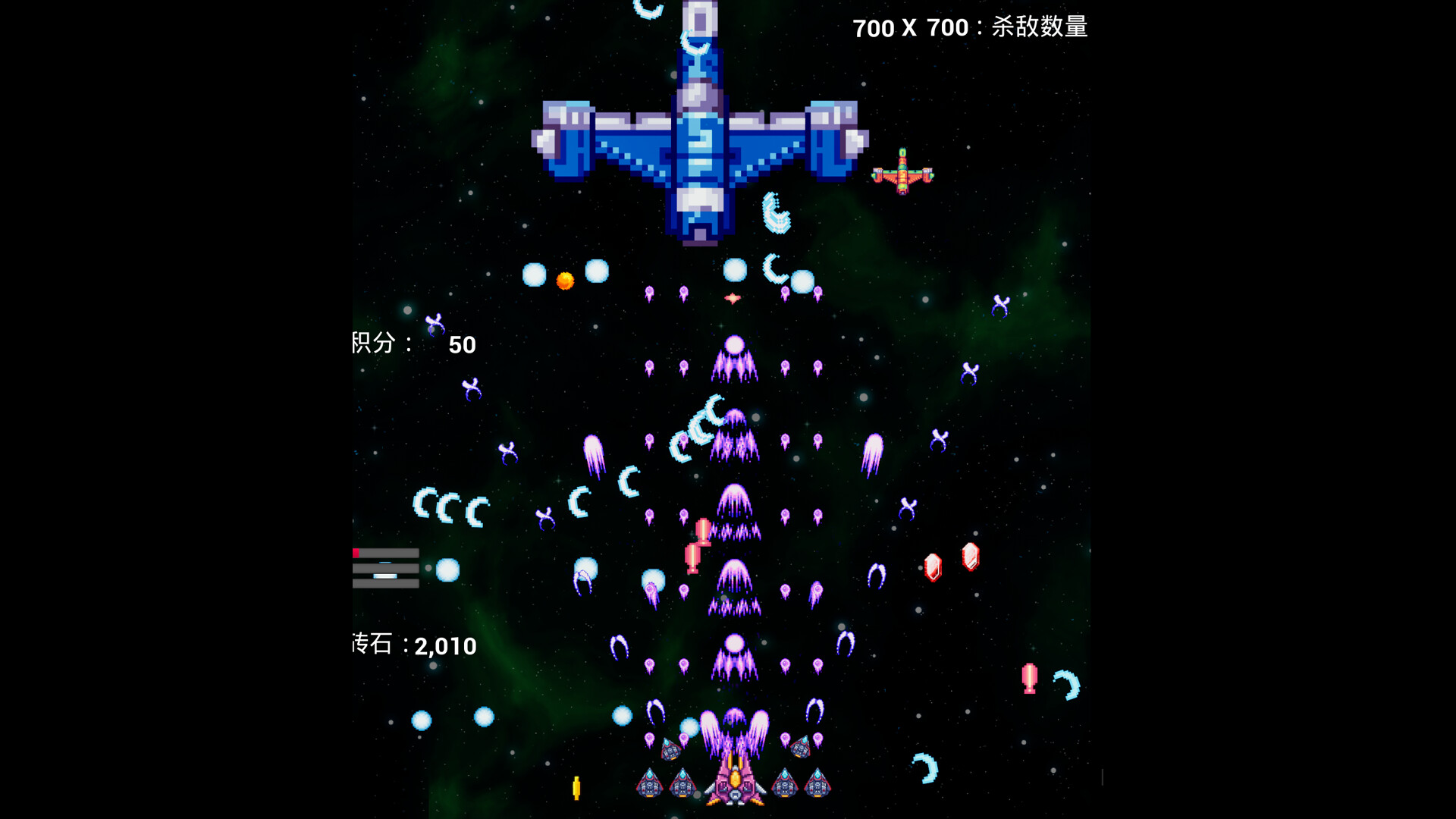The width and height of the screenshot is (1456, 819).
Task: Click the red health bar segment on left
Action: tap(356, 553)
